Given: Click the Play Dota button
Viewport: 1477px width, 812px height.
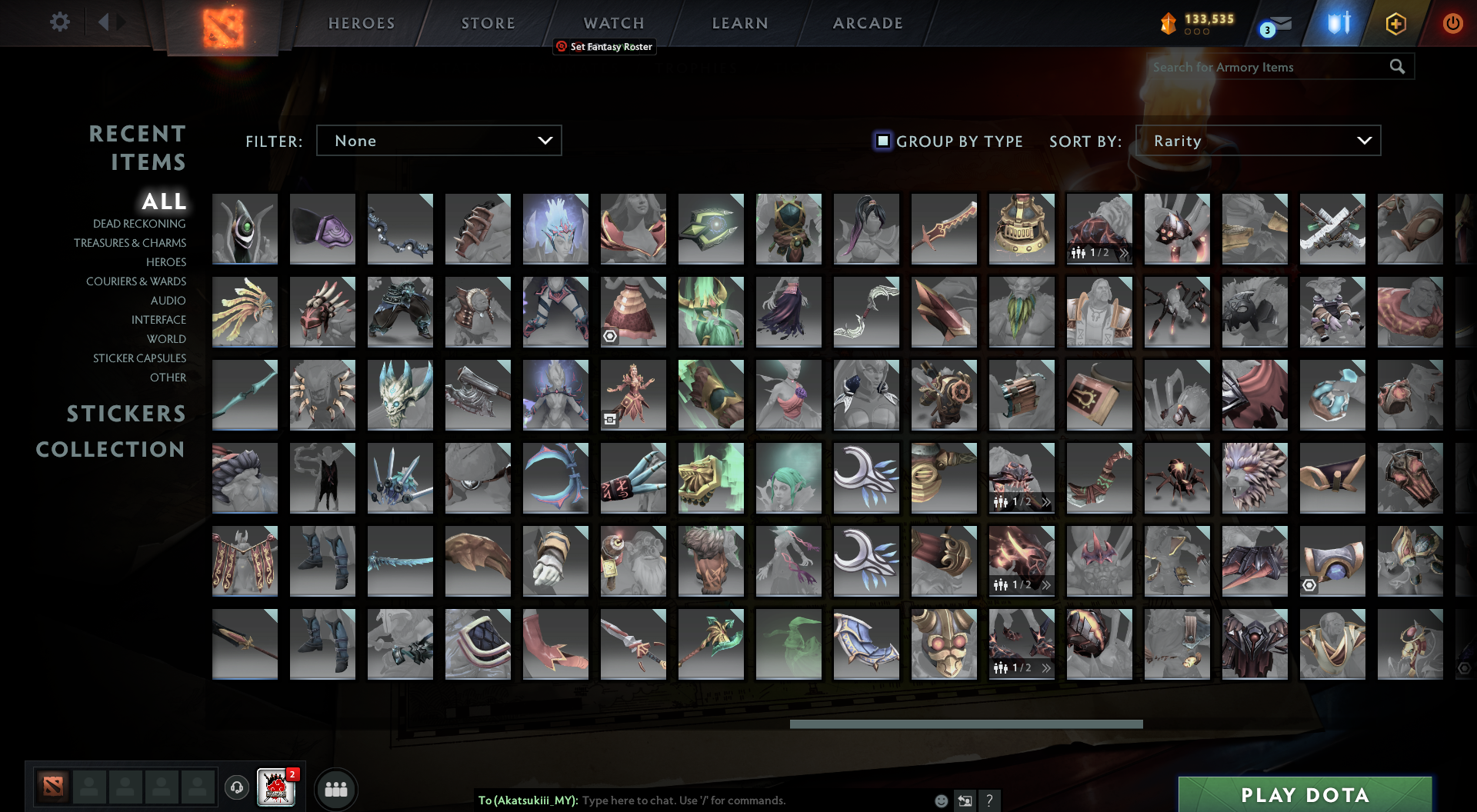Looking at the screenshot, I should click(1304, 795).
